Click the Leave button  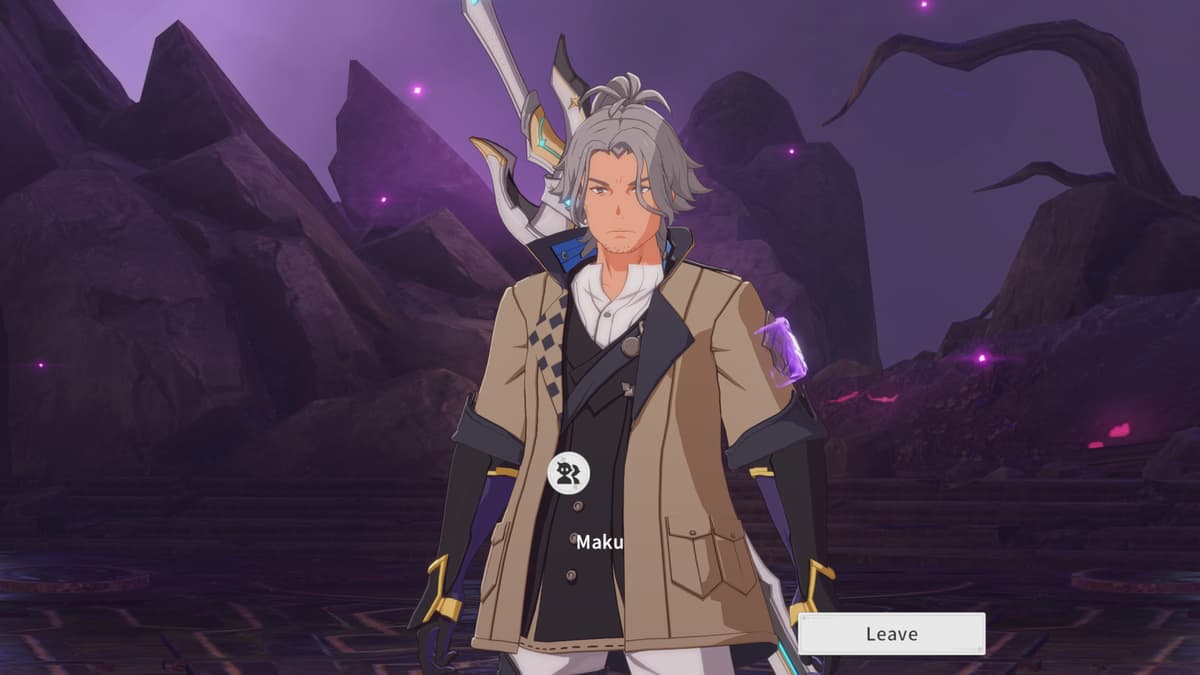[x=891, y=633]
